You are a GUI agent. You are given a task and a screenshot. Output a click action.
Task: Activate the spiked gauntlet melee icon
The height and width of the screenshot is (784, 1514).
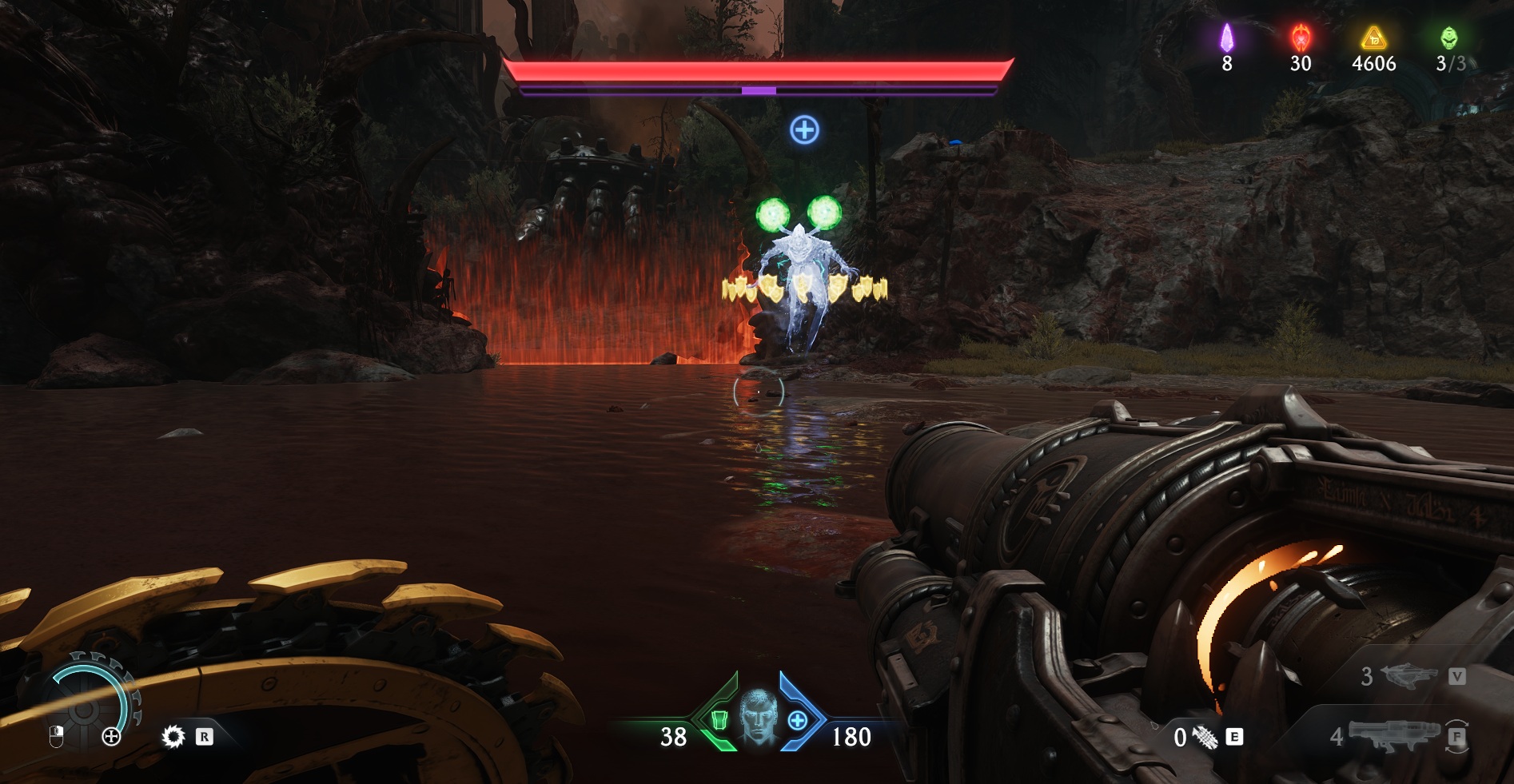1205,737
